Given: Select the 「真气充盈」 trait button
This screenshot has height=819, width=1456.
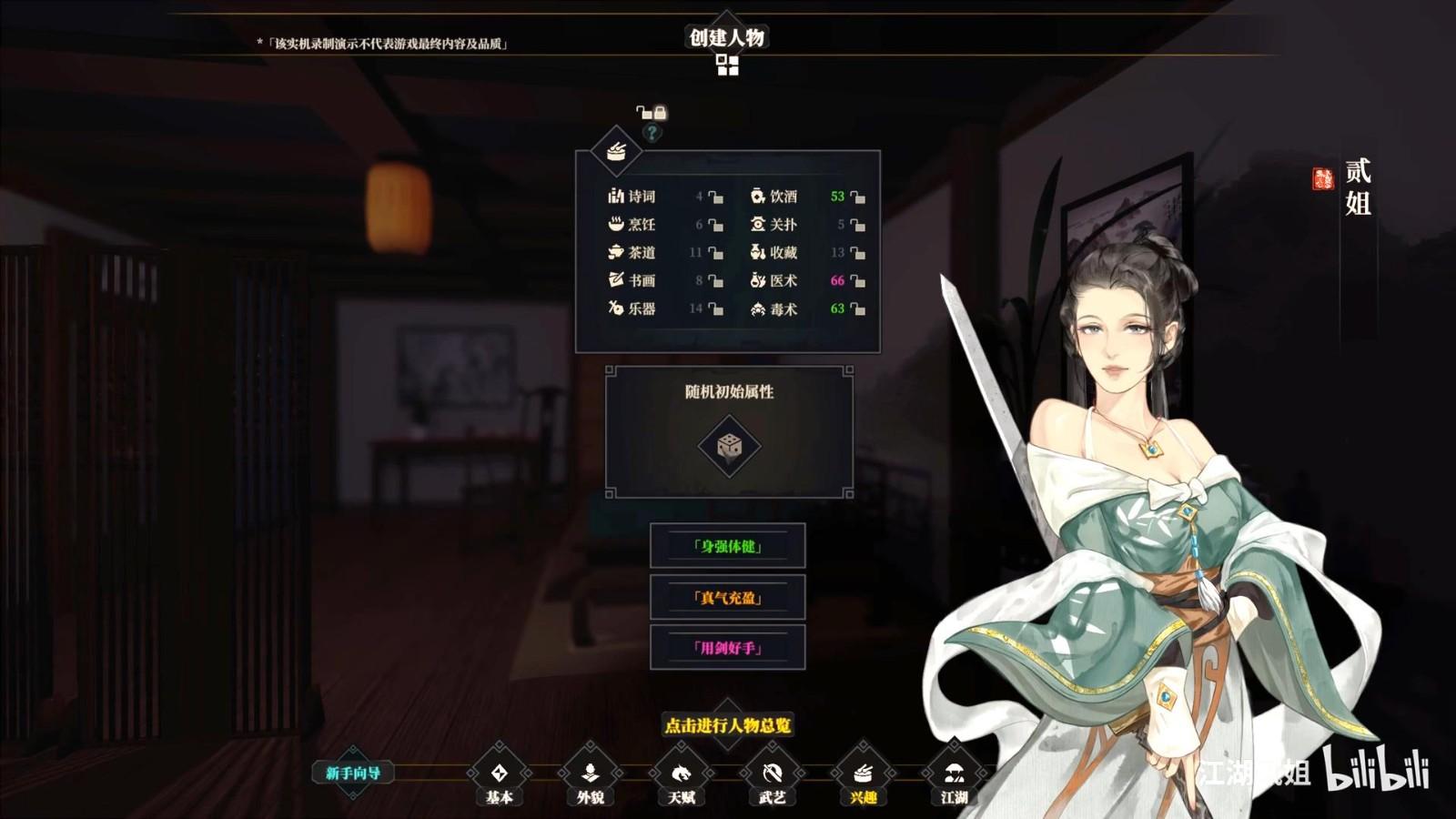Looking at the screenshot, I should (x=728, y=598).
